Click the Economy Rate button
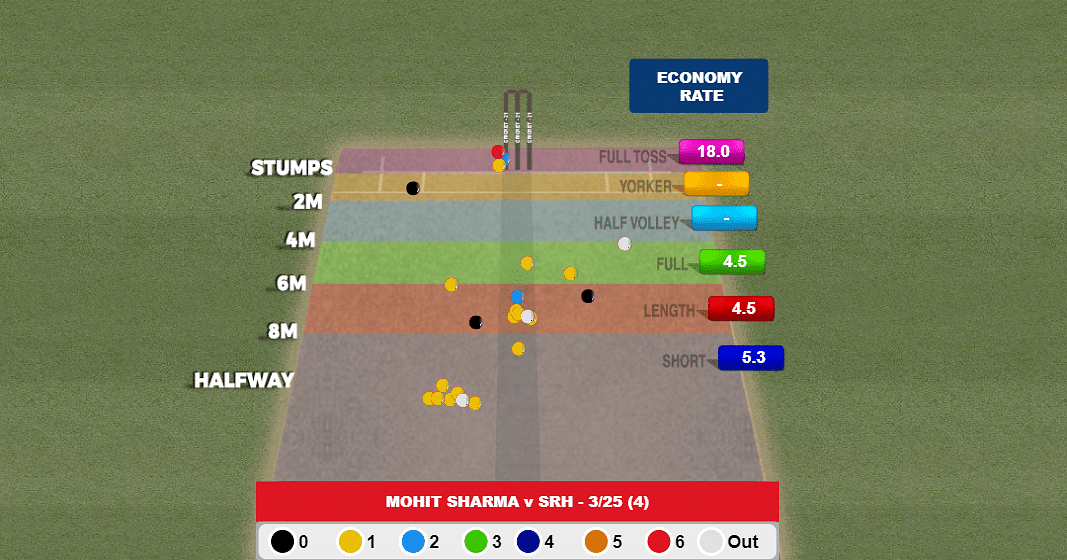The width and height of the screenshot is (1067, 560). tap(698, 86)
